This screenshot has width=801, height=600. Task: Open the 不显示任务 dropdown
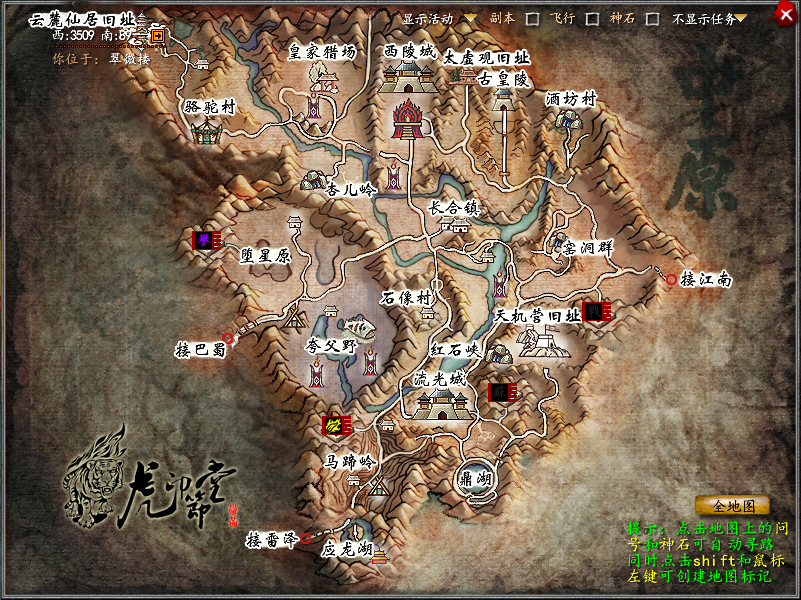[741, 19]
